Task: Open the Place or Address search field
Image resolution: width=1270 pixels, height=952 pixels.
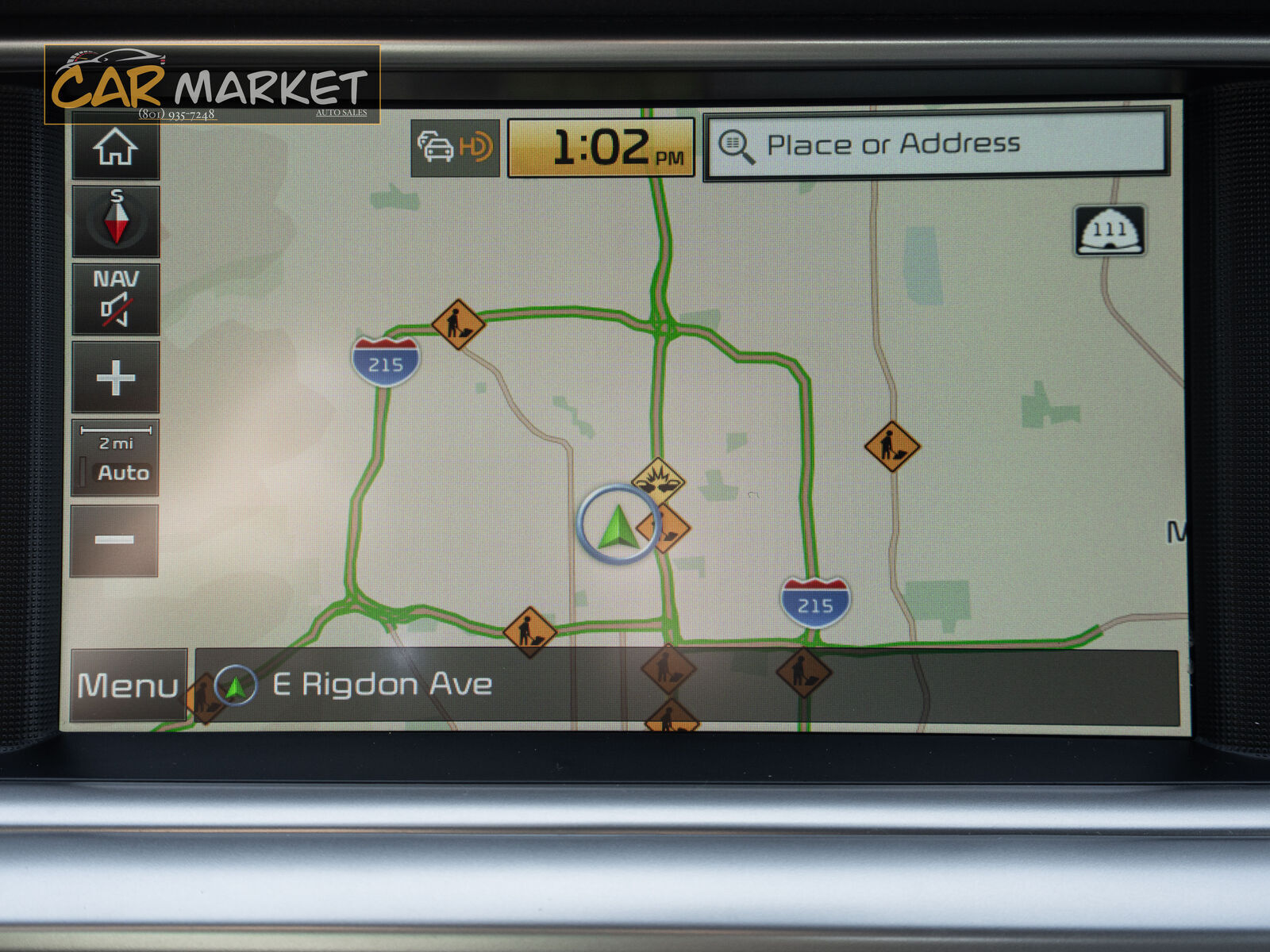Action: (936, 144)
